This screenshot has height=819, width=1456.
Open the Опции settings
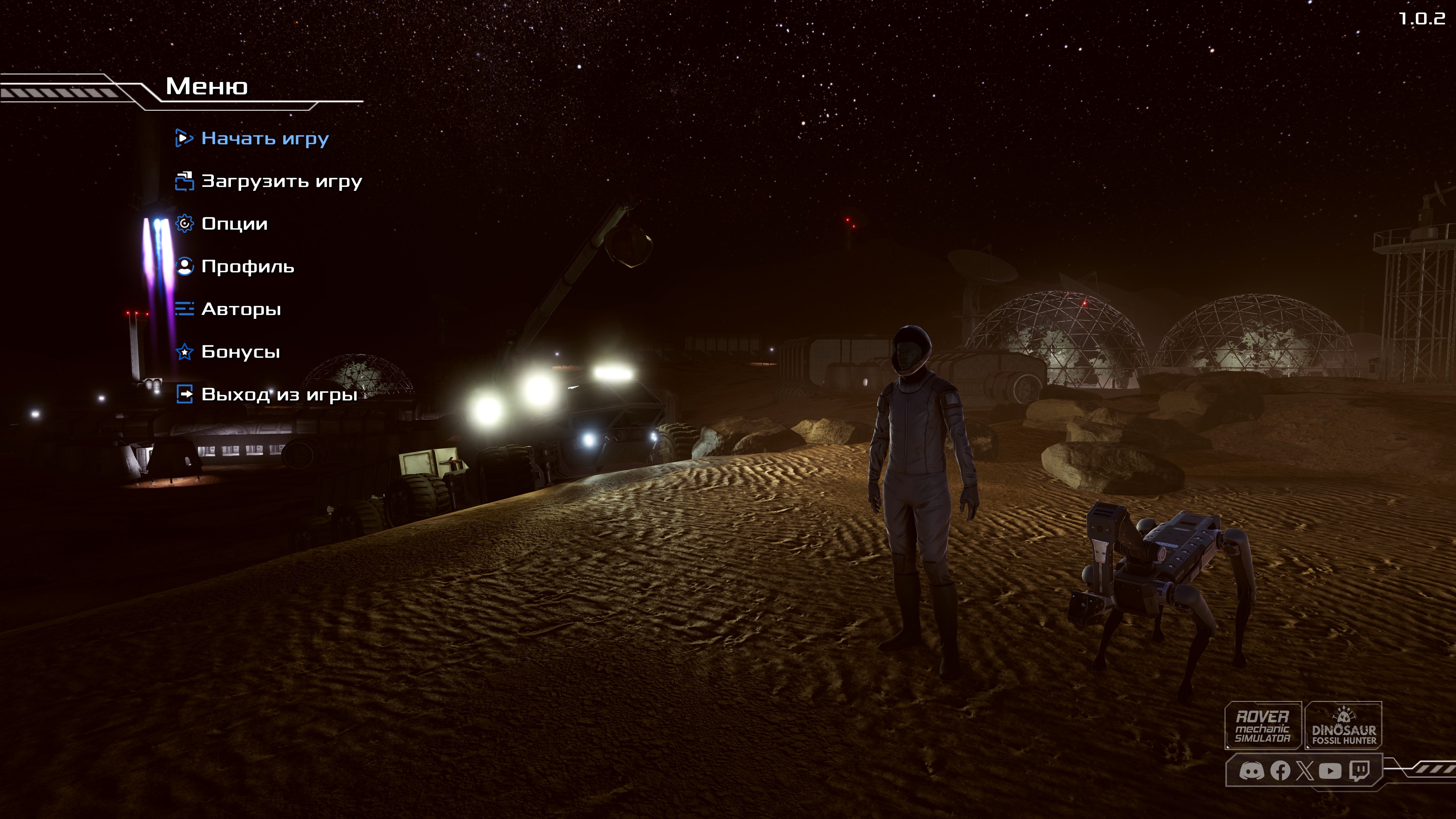click(x=234, y=224)
